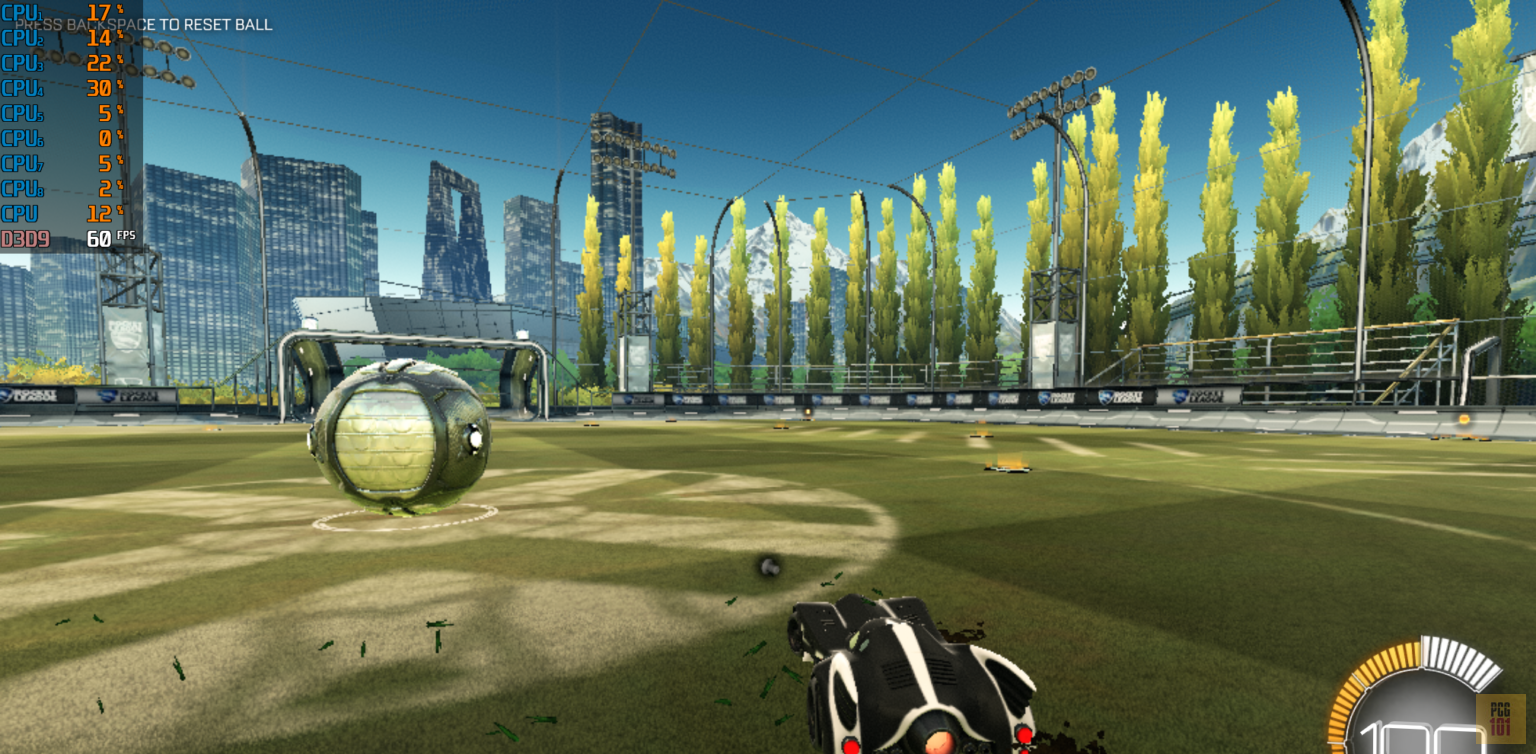Screen dimensions: 1536x754
Task: Expand the CPU8 overlay row
Action: pos(60,188)
